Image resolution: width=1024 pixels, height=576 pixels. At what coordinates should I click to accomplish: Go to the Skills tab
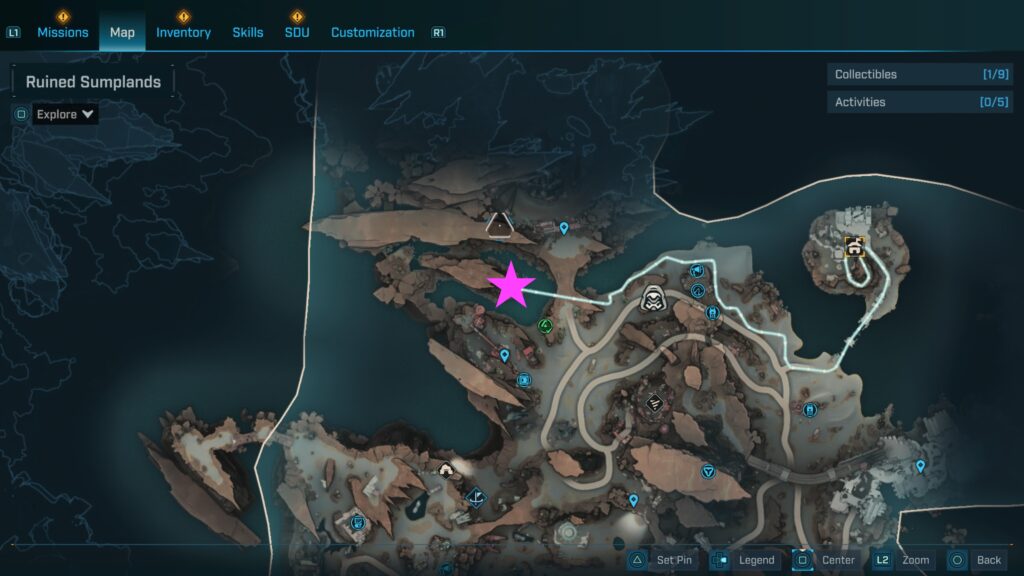pyautogui.click(x=248, y=32)
